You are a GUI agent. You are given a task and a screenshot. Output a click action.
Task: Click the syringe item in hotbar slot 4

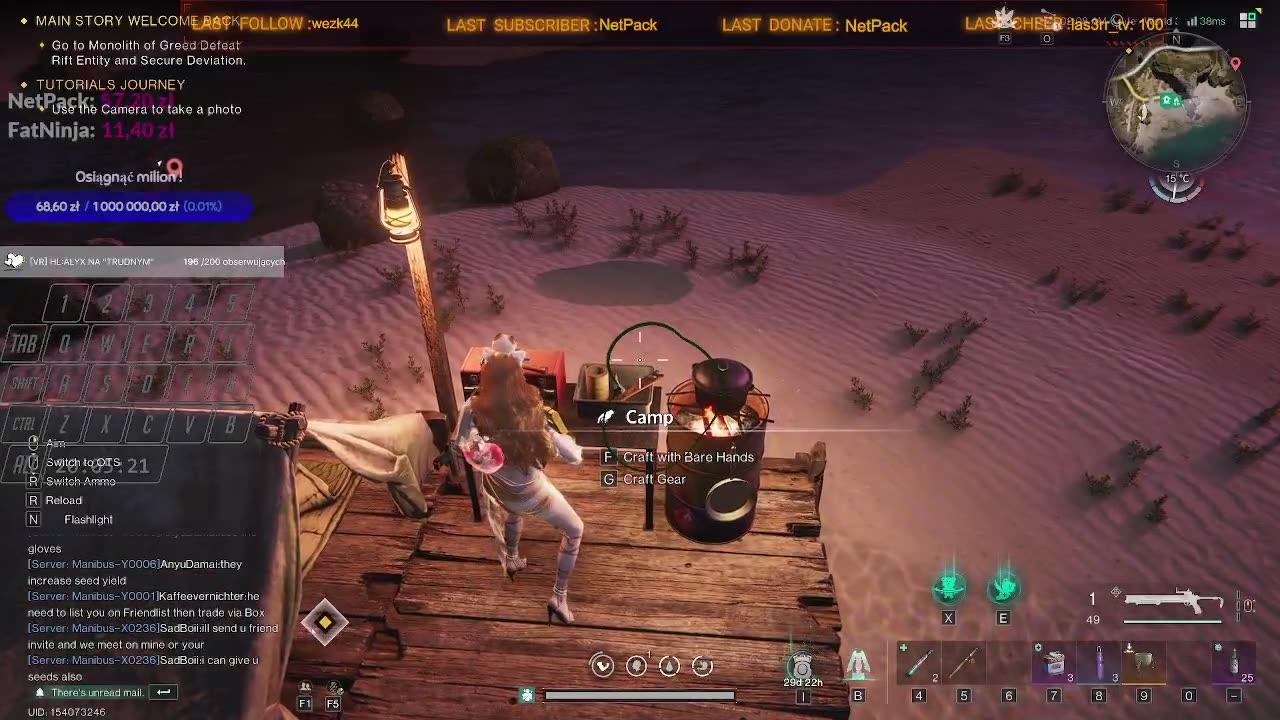[x=918, y=662]
